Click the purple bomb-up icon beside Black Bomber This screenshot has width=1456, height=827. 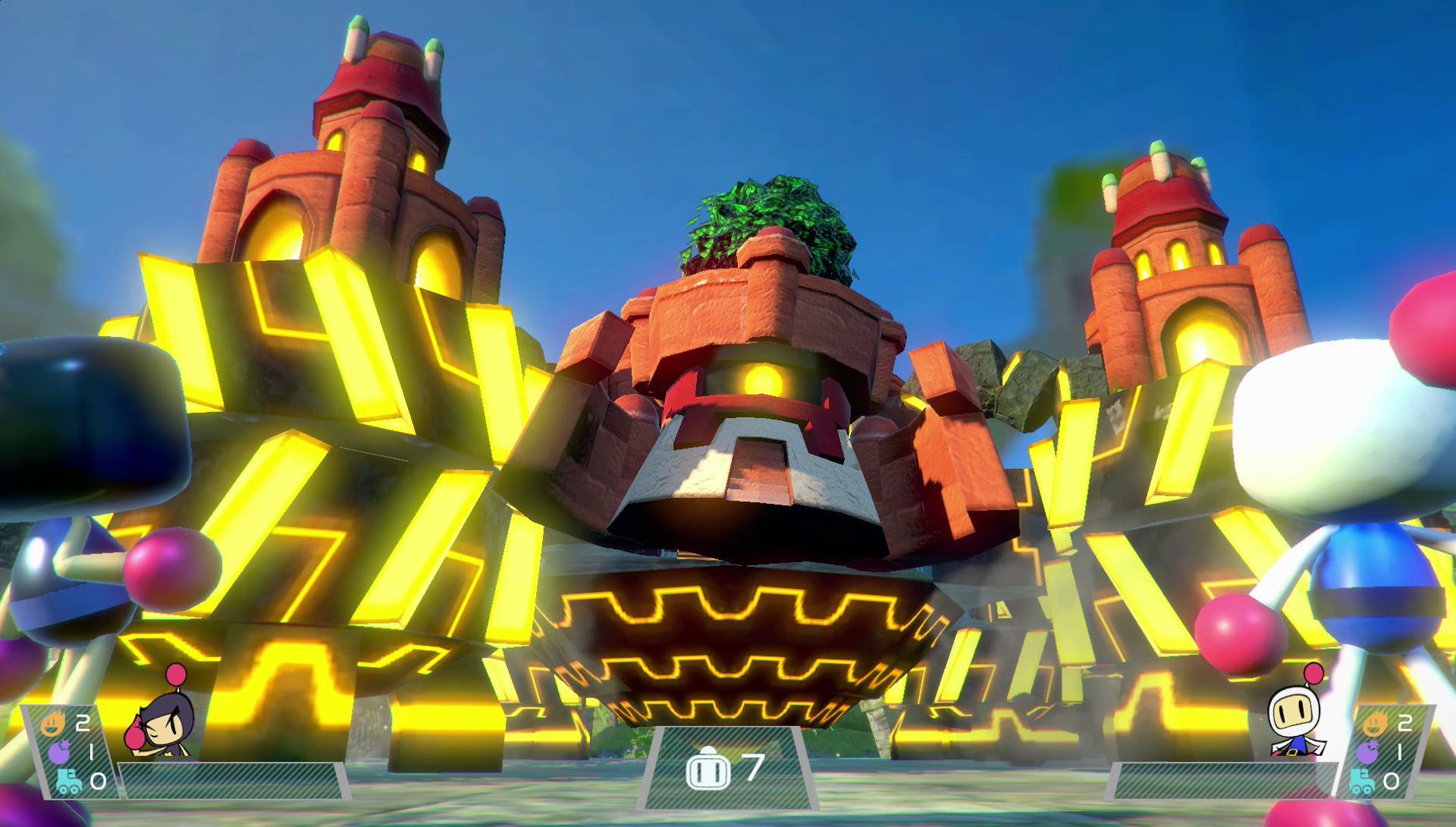(x=59, y=752)
